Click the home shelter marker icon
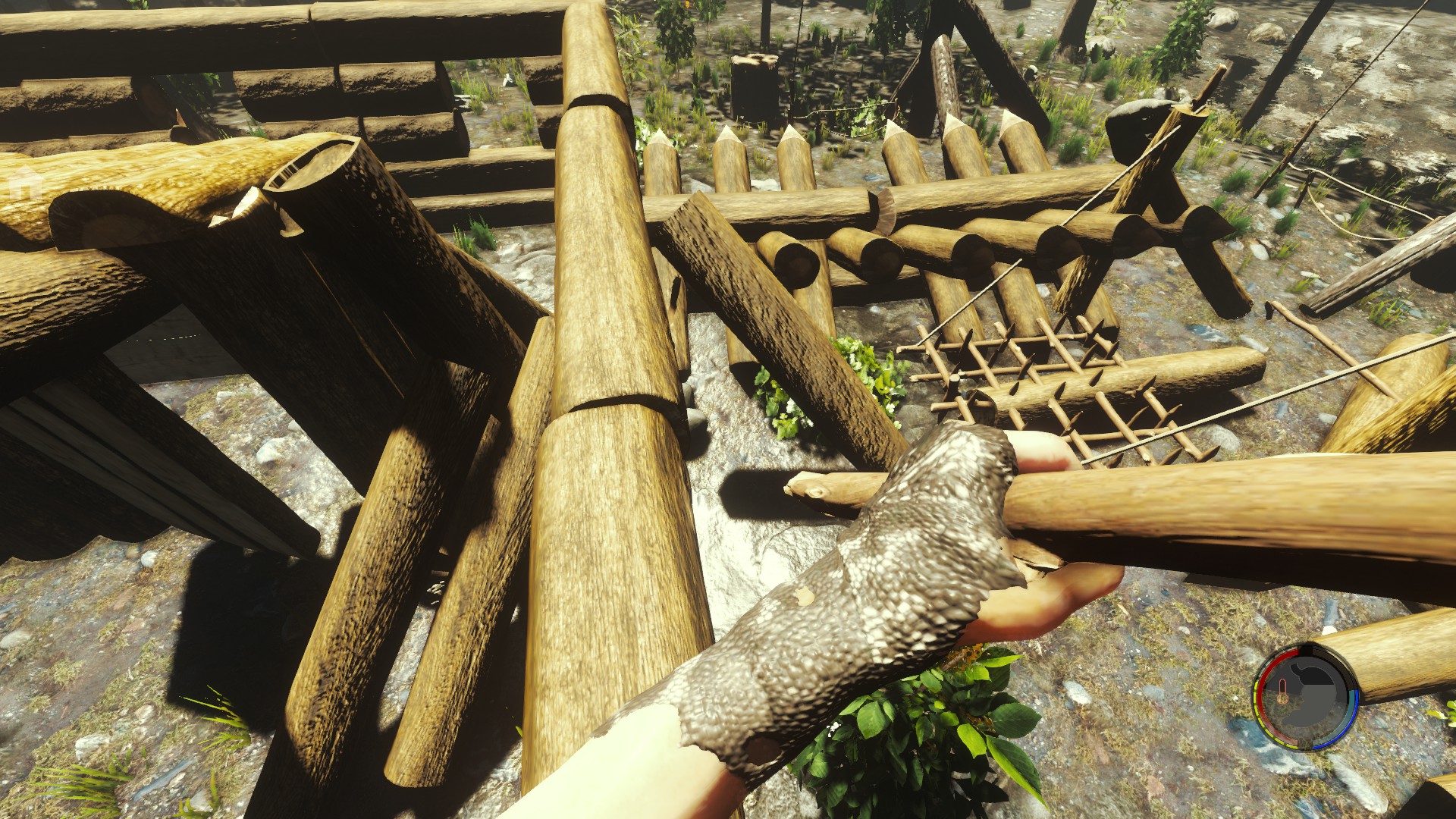The height and width of the screenshot is (819, 1456). [25, 183]
